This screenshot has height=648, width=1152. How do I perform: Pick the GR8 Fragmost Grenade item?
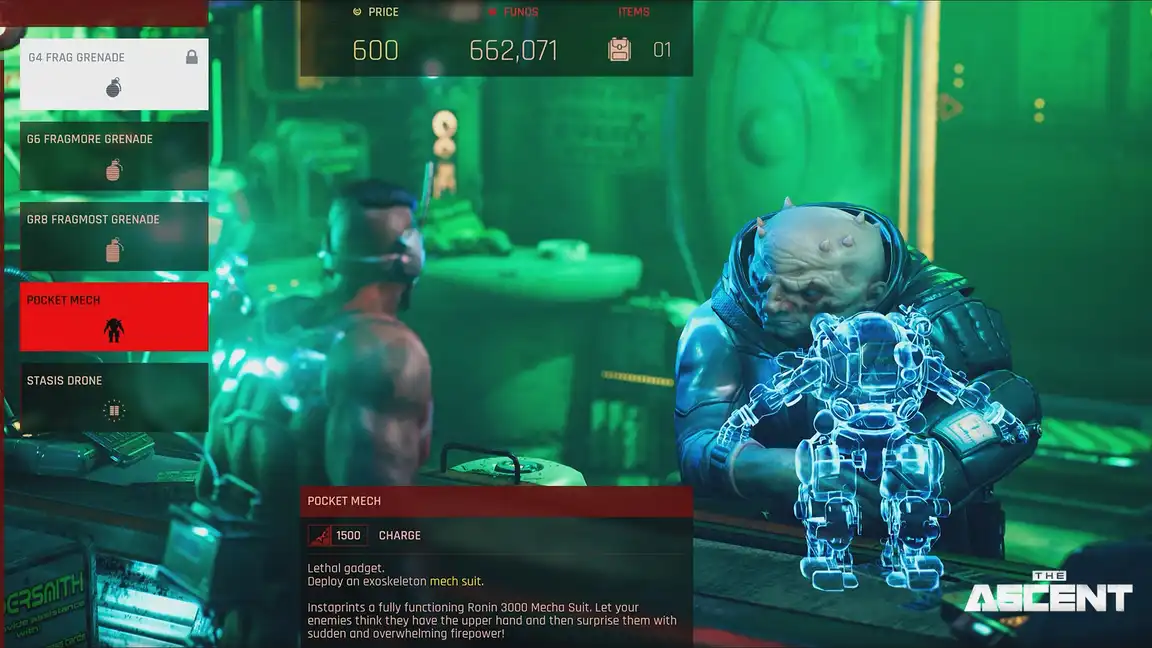114,236
